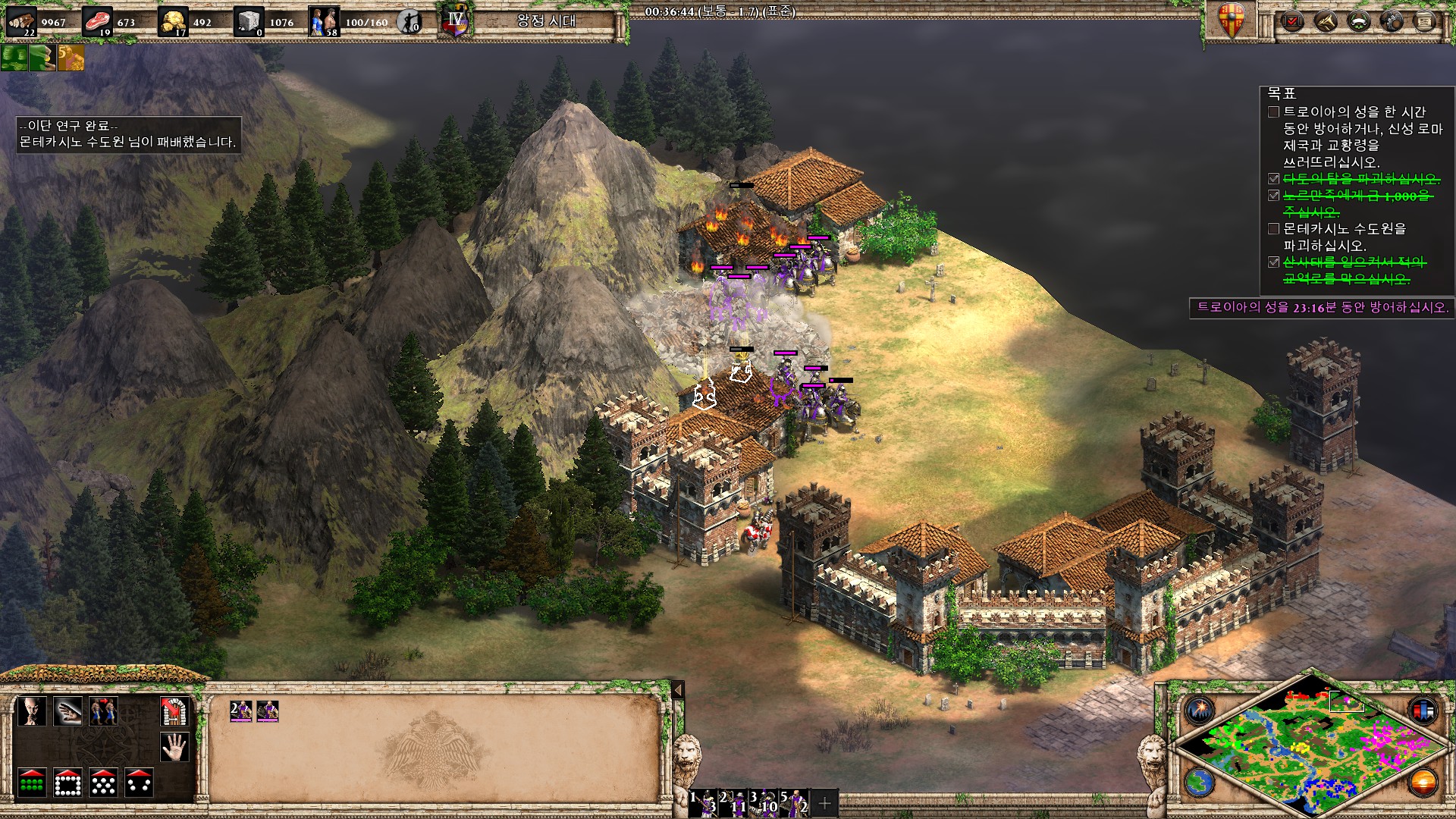1456x819 pixels.
Task: Activate the patrol/follow two-men icon
Action: point(103,711)
